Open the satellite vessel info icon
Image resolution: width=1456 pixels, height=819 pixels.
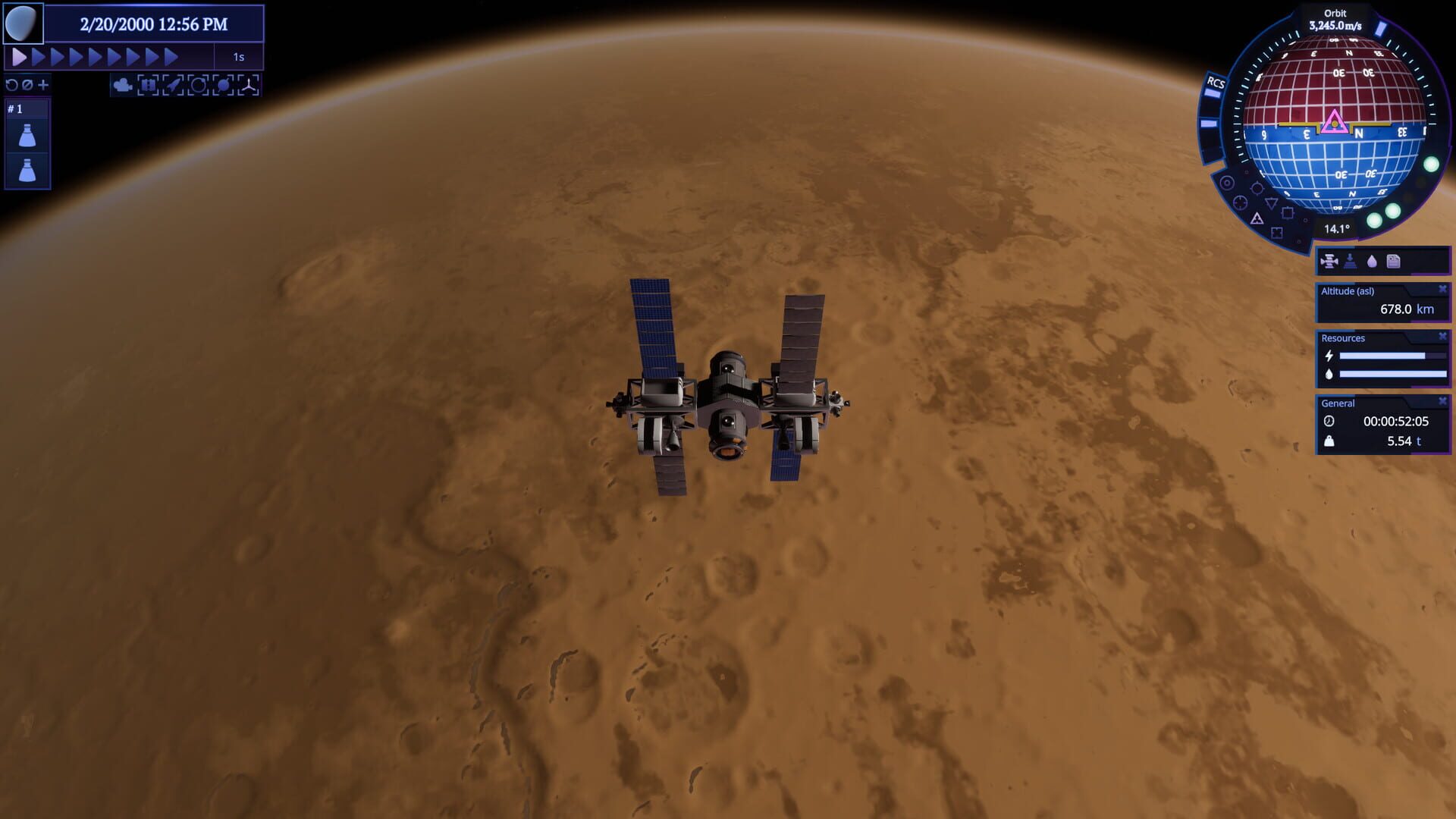point(1329,262)
